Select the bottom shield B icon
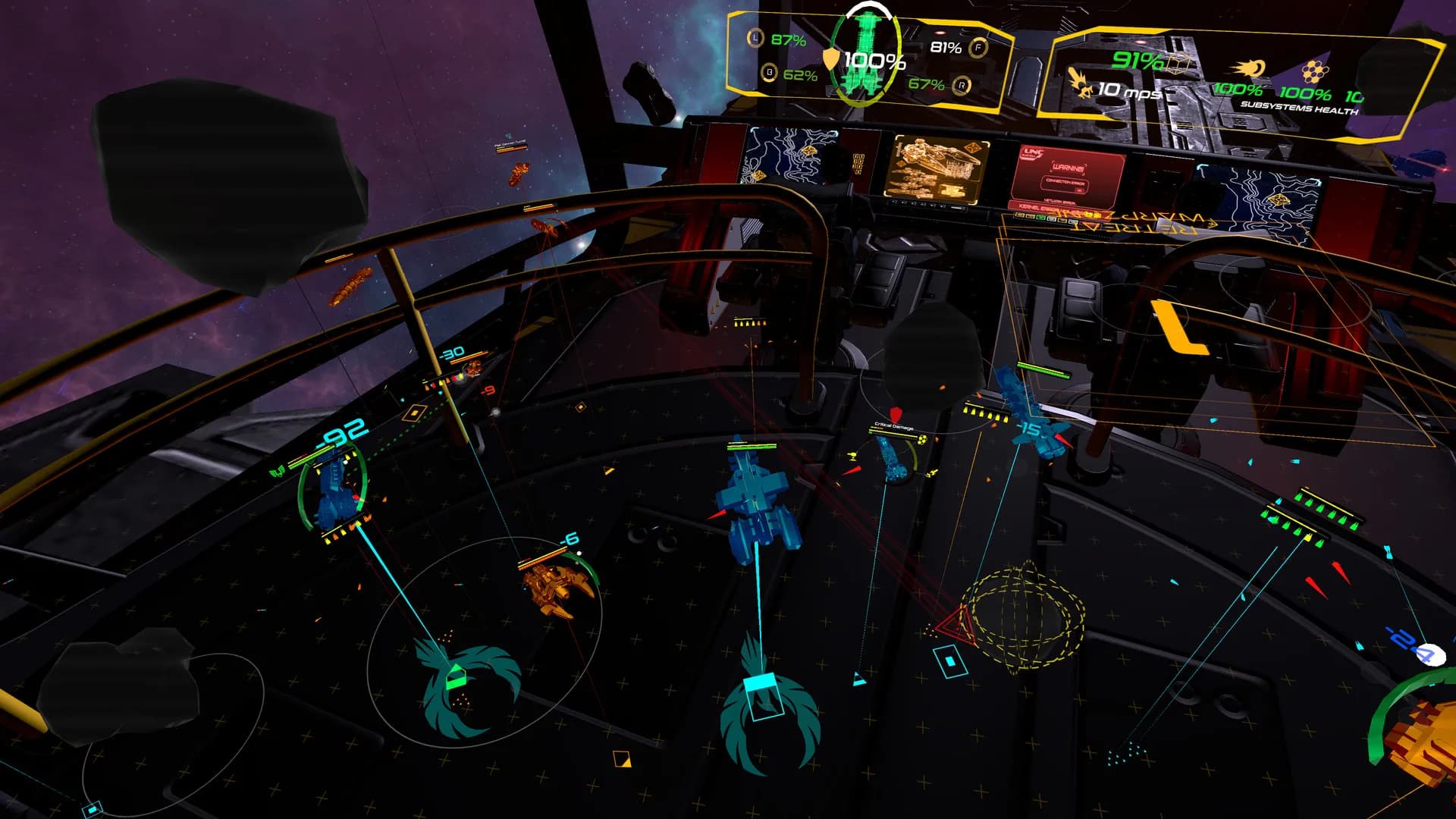The width and height of the screenshot is (1456, 819). (x=770, y=73)
